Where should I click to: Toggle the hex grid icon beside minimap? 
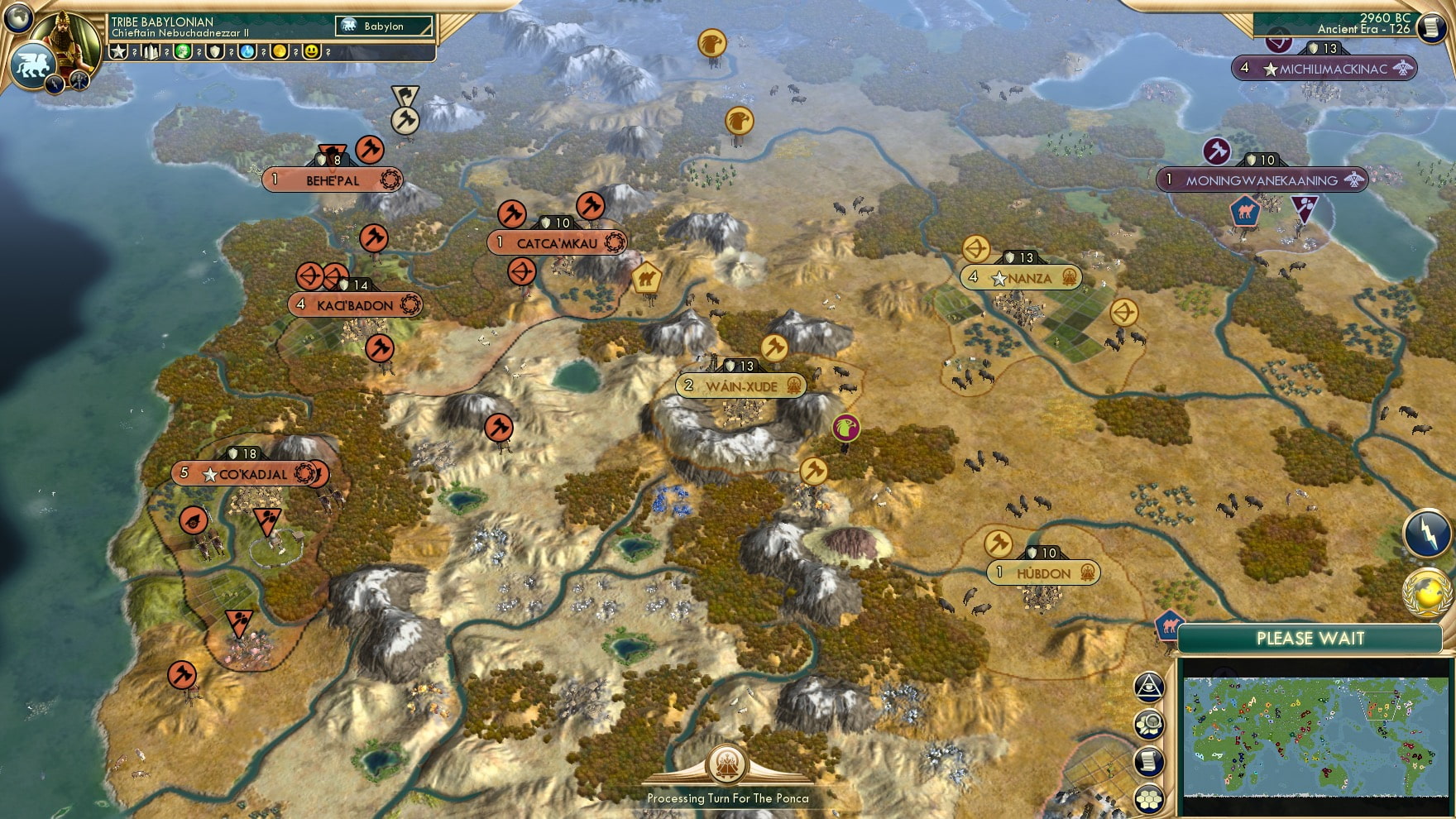tap(1149, 799)
